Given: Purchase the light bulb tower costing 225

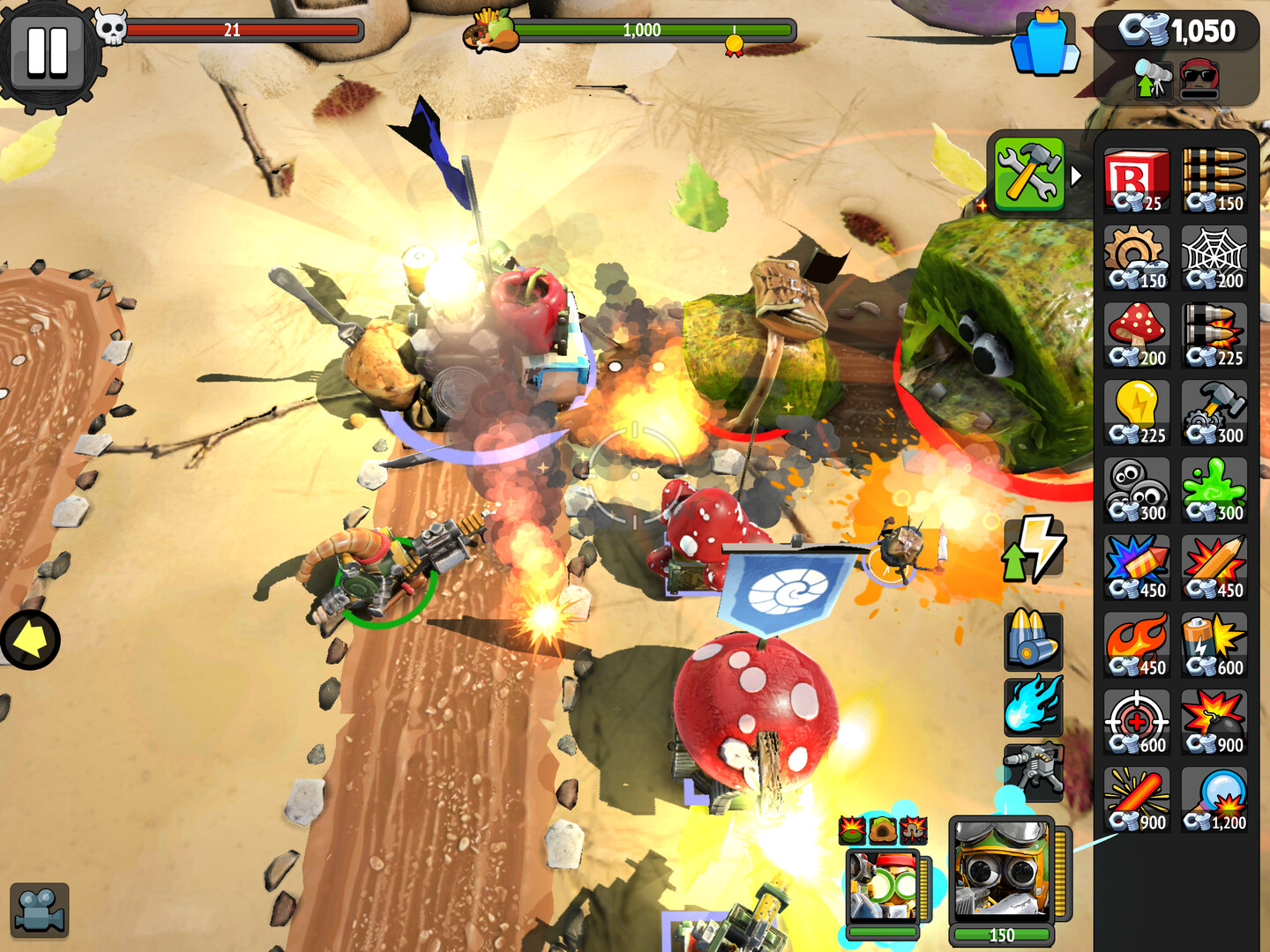Looking at the screenshot, I should coord(1136,410).
